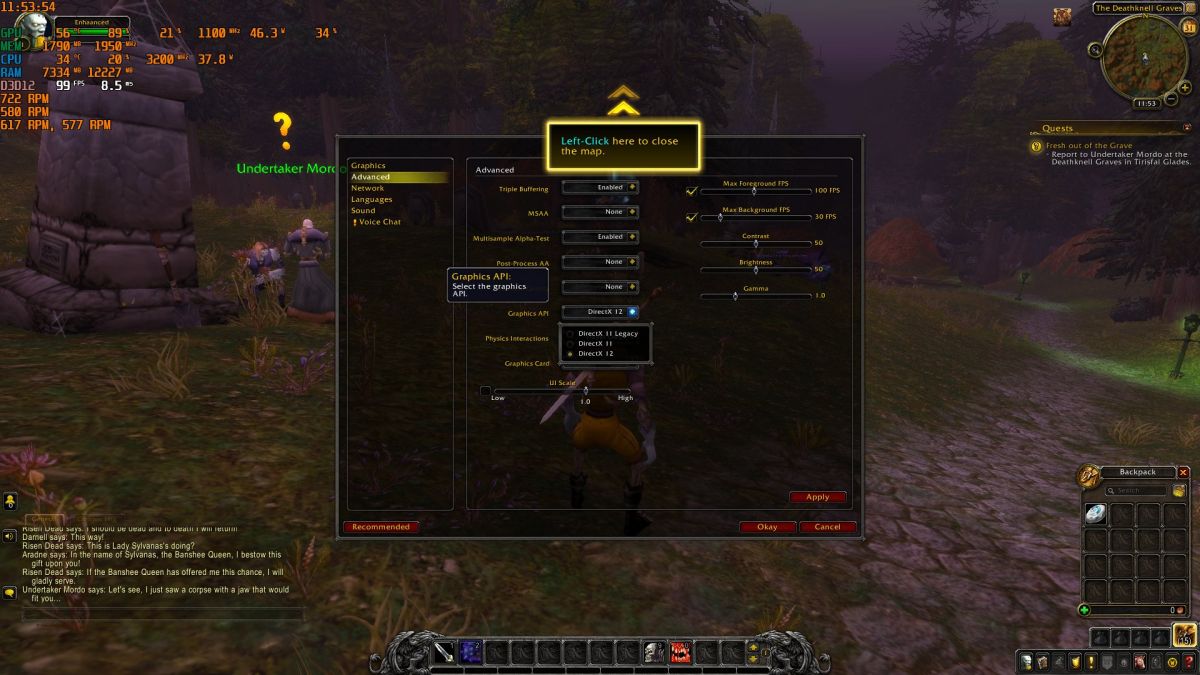Go to the Voice Chat section

pos(379,222)
